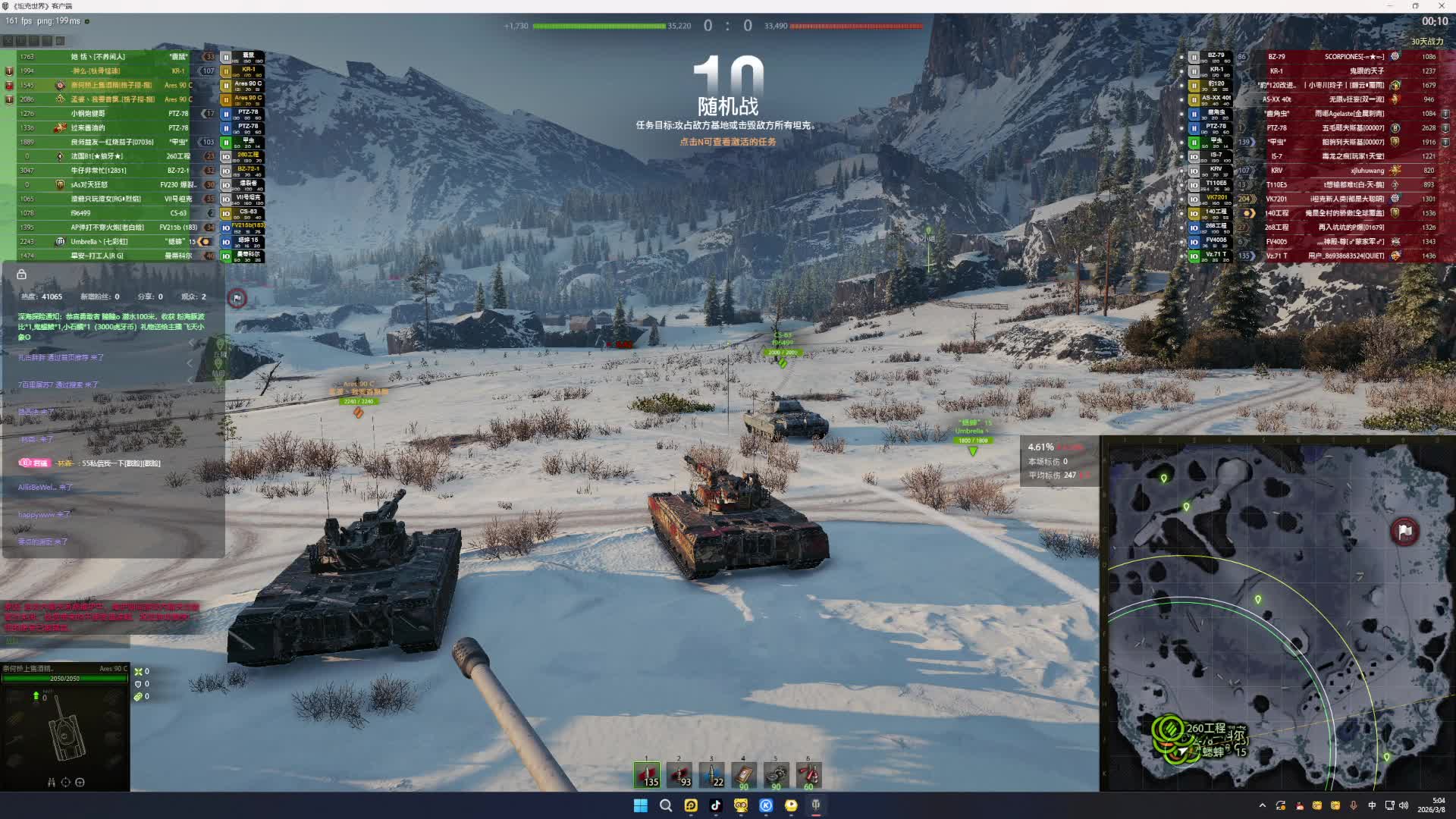Viewport: 1456px width, 819px height.
Task: Select ally row f96499 driving CS-63
Action: coord(114,213)
